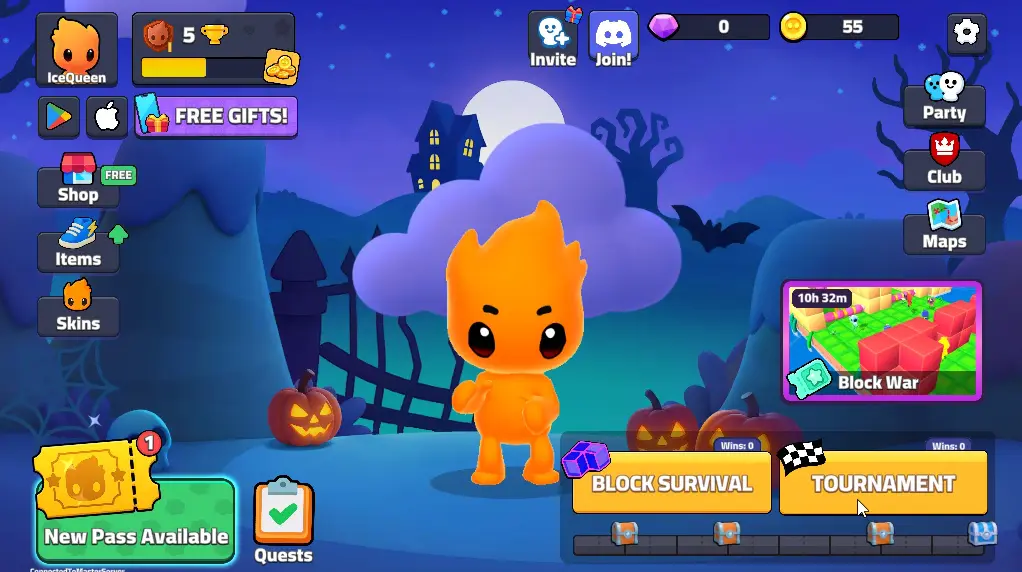Open the Party panel

[944, 103]
